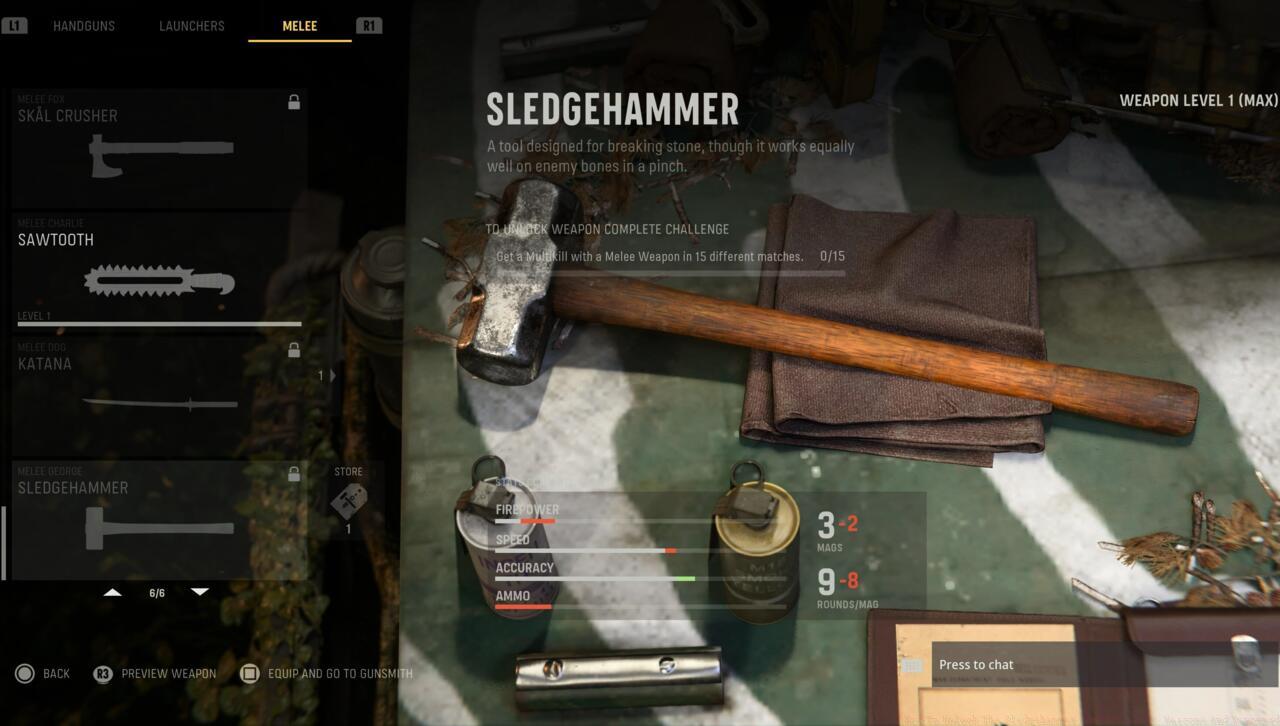The image size is (1280, 726).
Task: Click the chat icon beside Press to chat
Action: (910, 664)
